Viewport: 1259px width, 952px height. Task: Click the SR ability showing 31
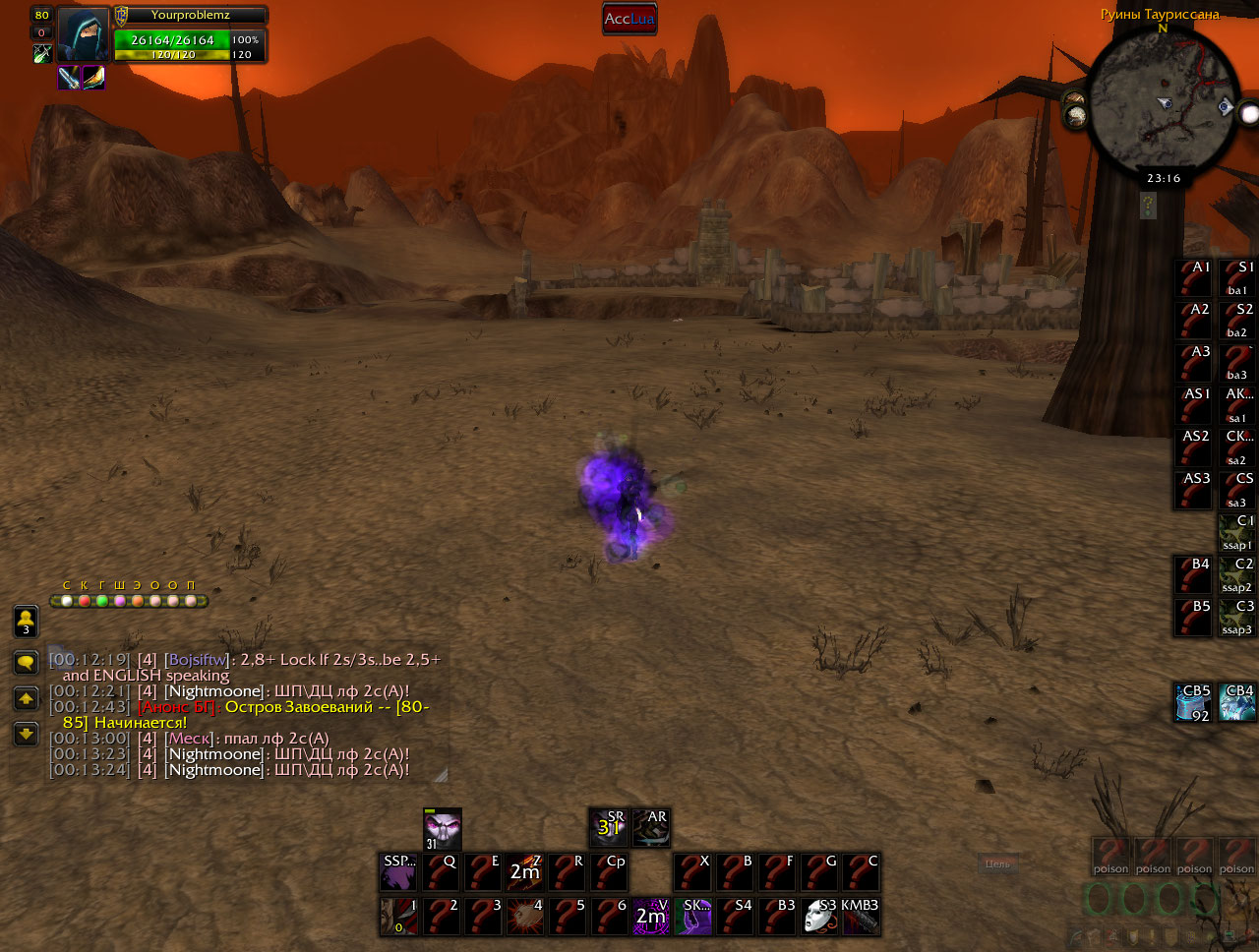tap(609, 828)
